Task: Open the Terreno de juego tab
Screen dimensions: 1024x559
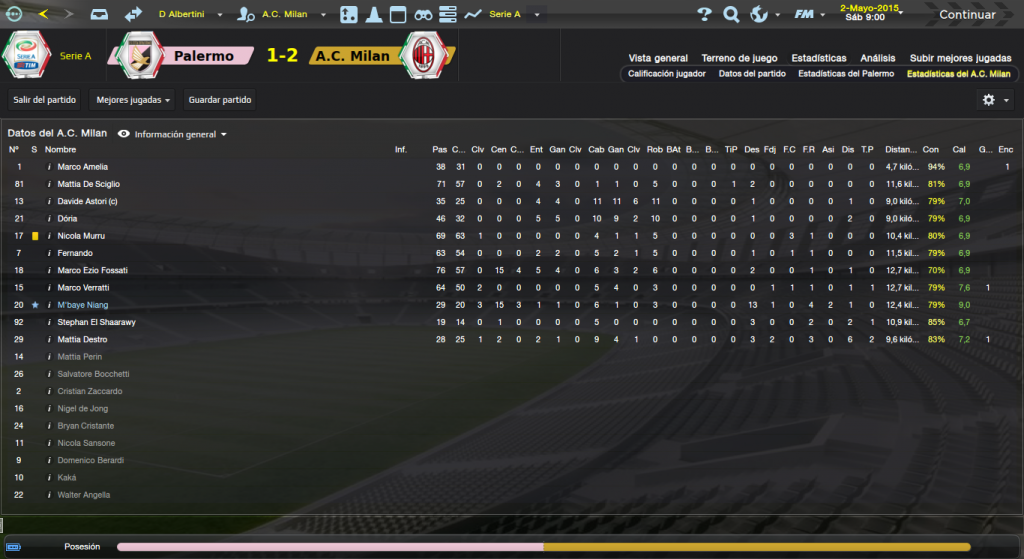Action: coord(739,58)
